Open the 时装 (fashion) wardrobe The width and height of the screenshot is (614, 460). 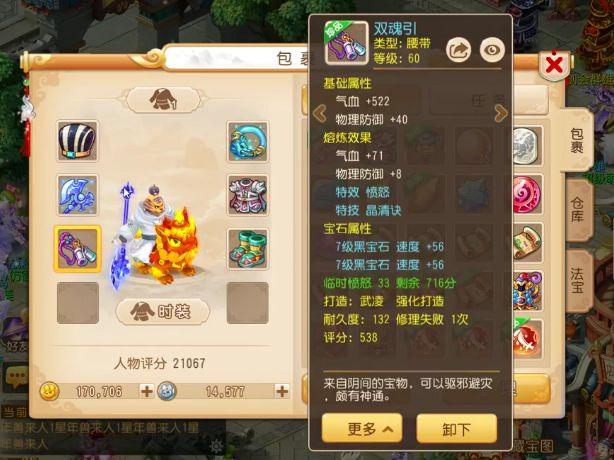[163, 311]
